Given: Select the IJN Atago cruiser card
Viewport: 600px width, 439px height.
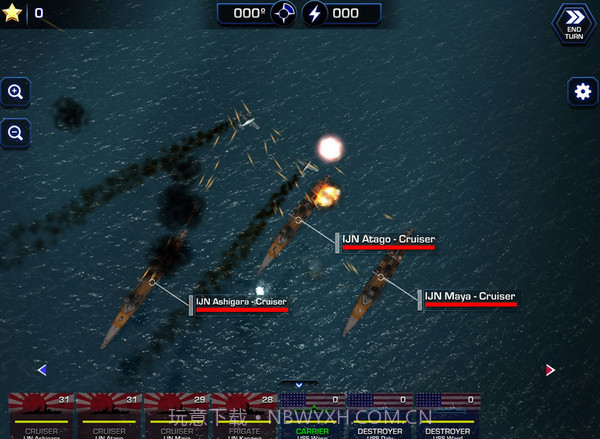Looking at the screenshot, I should pyautogui.click(x=109, y=417).
